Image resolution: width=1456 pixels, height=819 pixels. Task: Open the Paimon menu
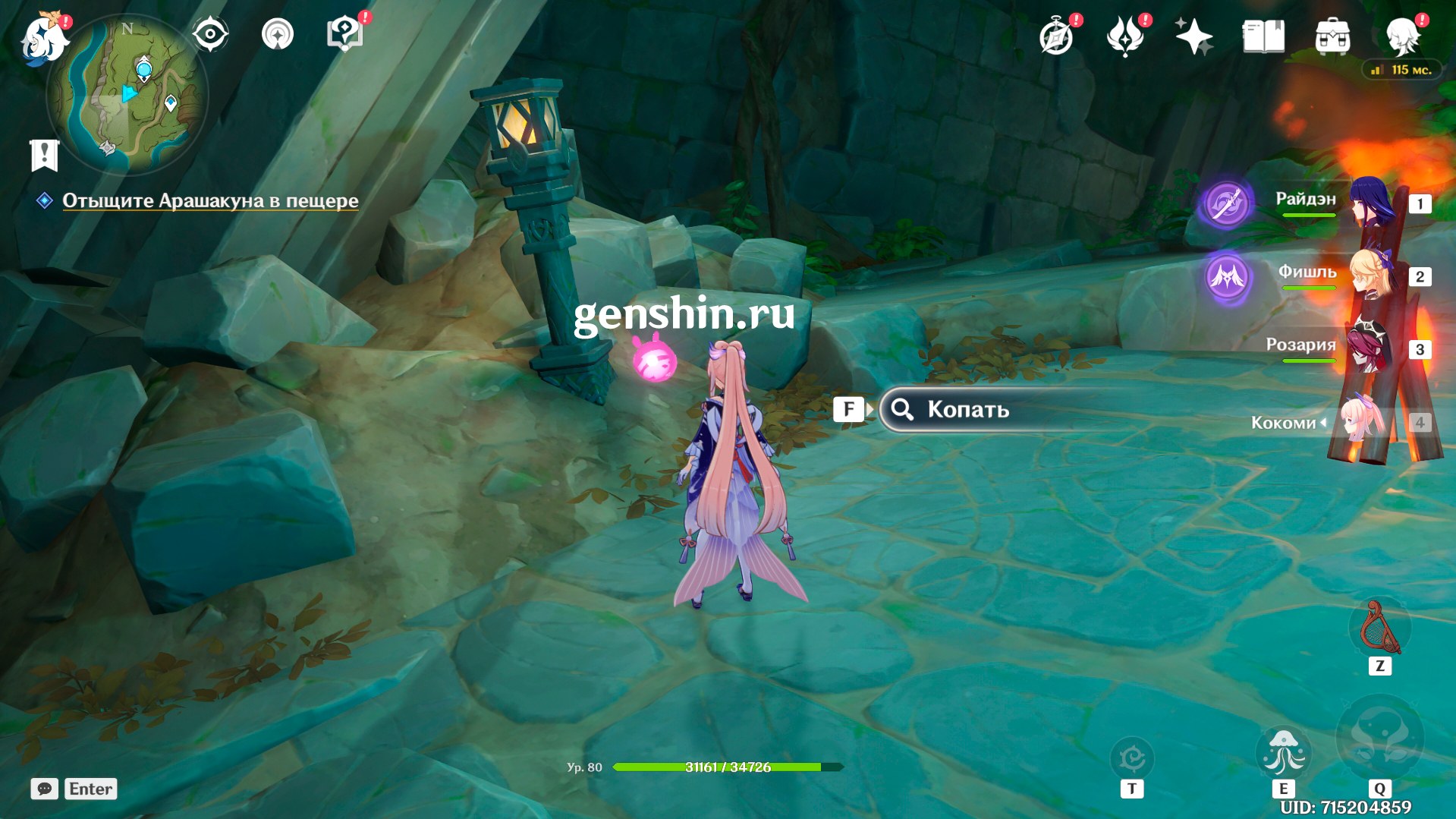point(43,38)
